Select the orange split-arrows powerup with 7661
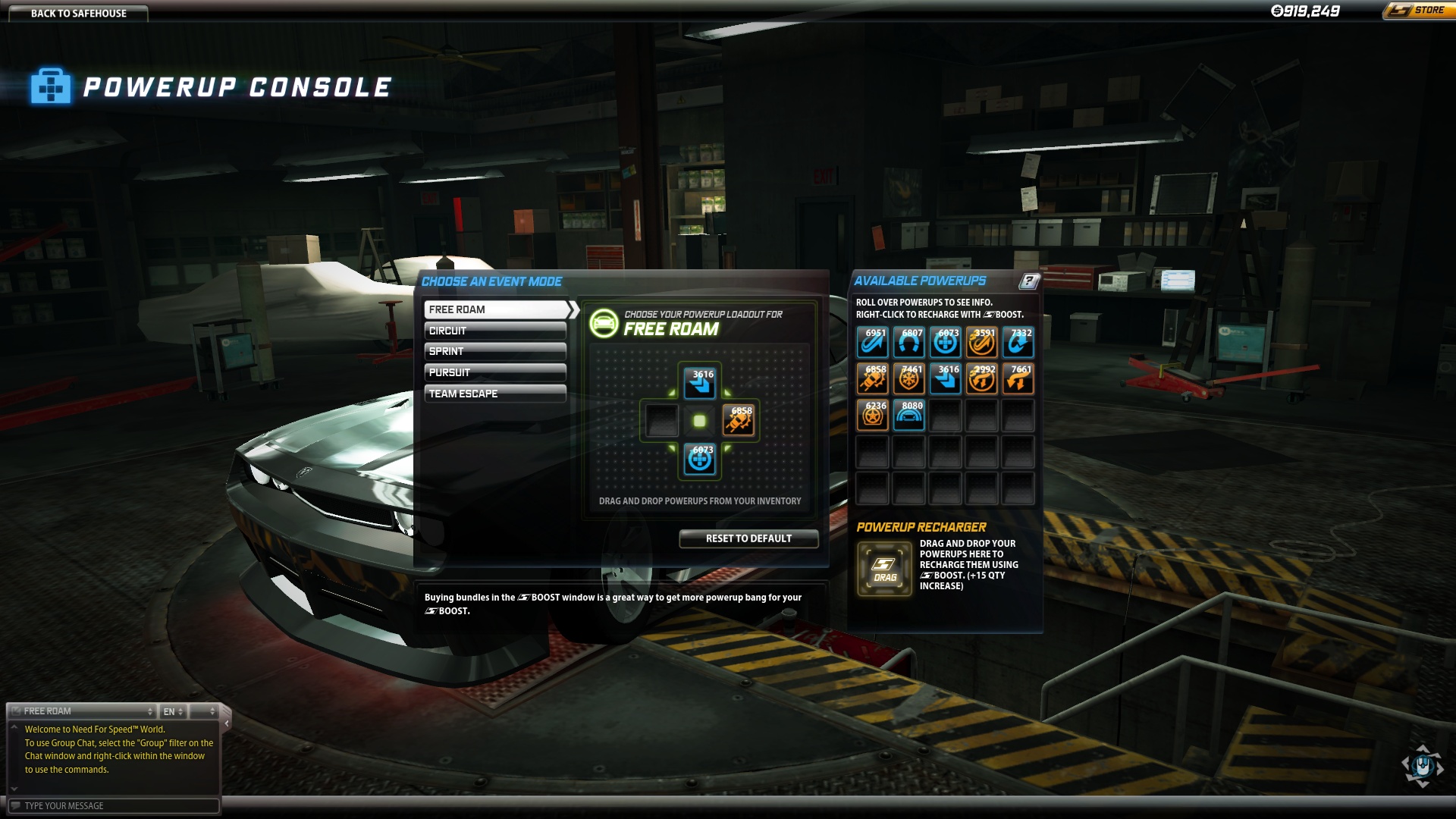Viewport: 1456px width, 819px height. pos(1018,379)
